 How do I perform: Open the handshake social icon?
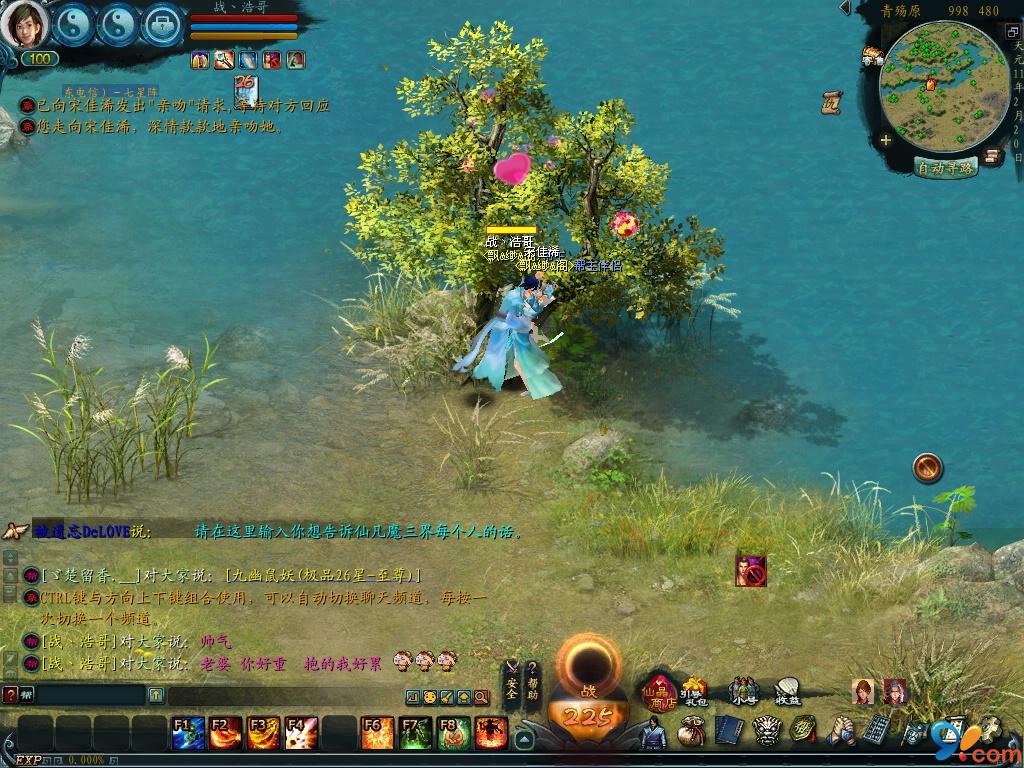841,731
